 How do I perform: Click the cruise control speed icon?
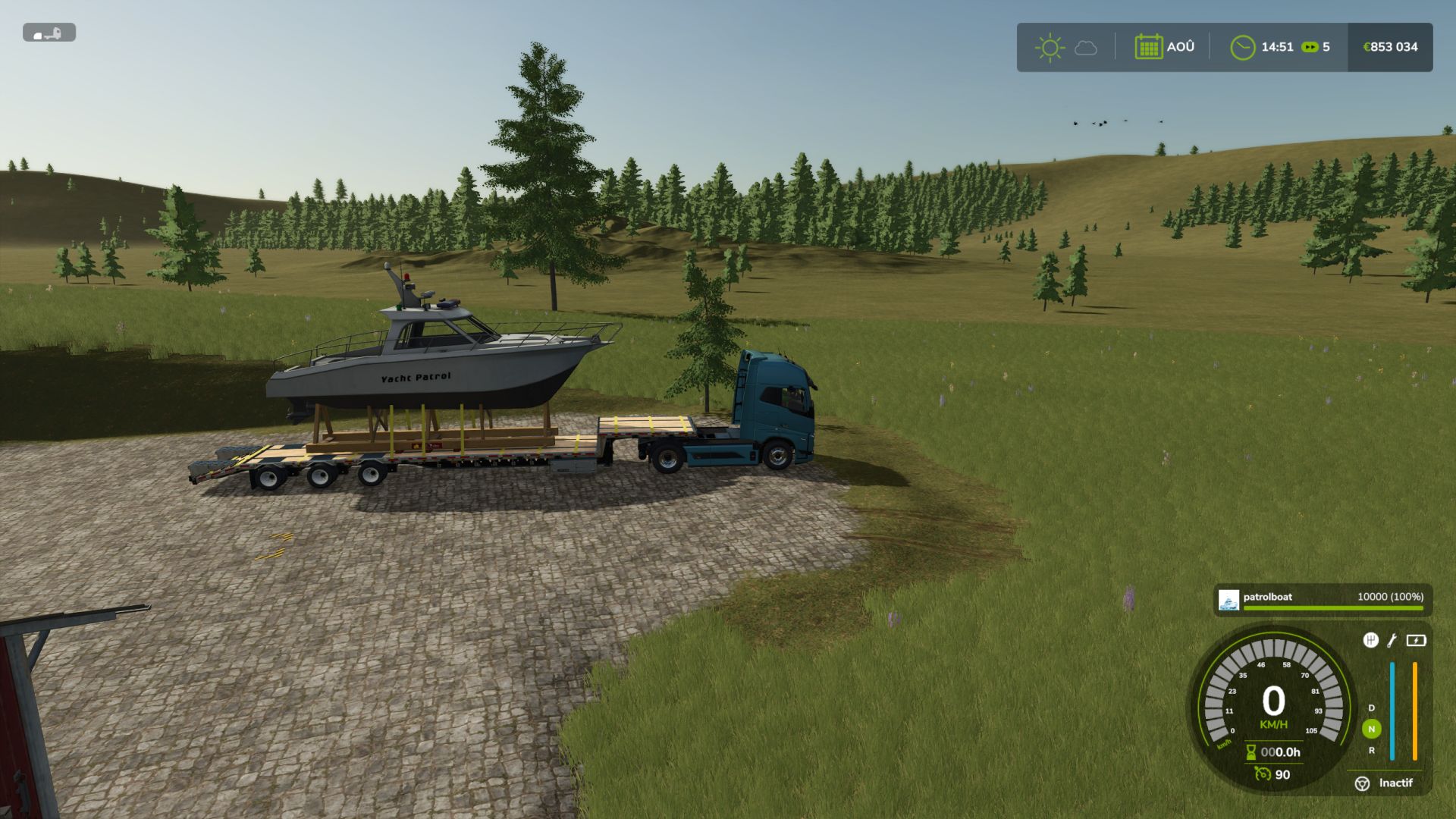[1262, 773]
